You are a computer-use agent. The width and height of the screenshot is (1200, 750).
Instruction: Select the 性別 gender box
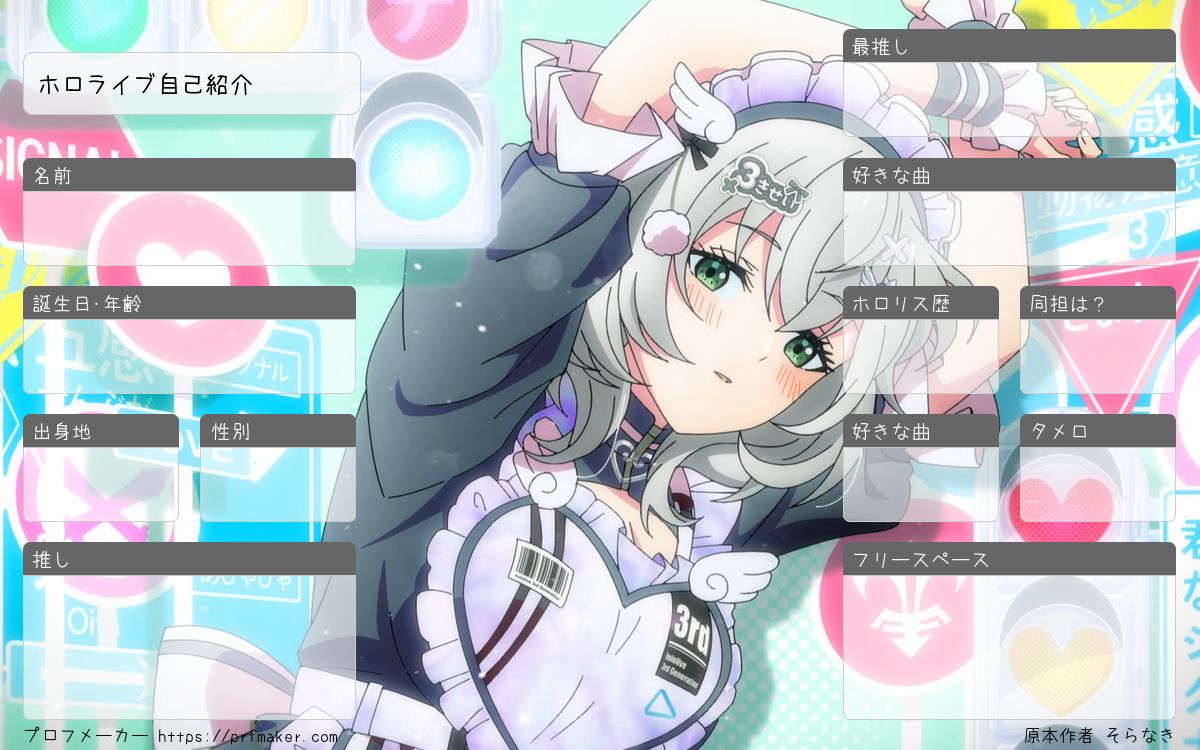coord(278,484)
